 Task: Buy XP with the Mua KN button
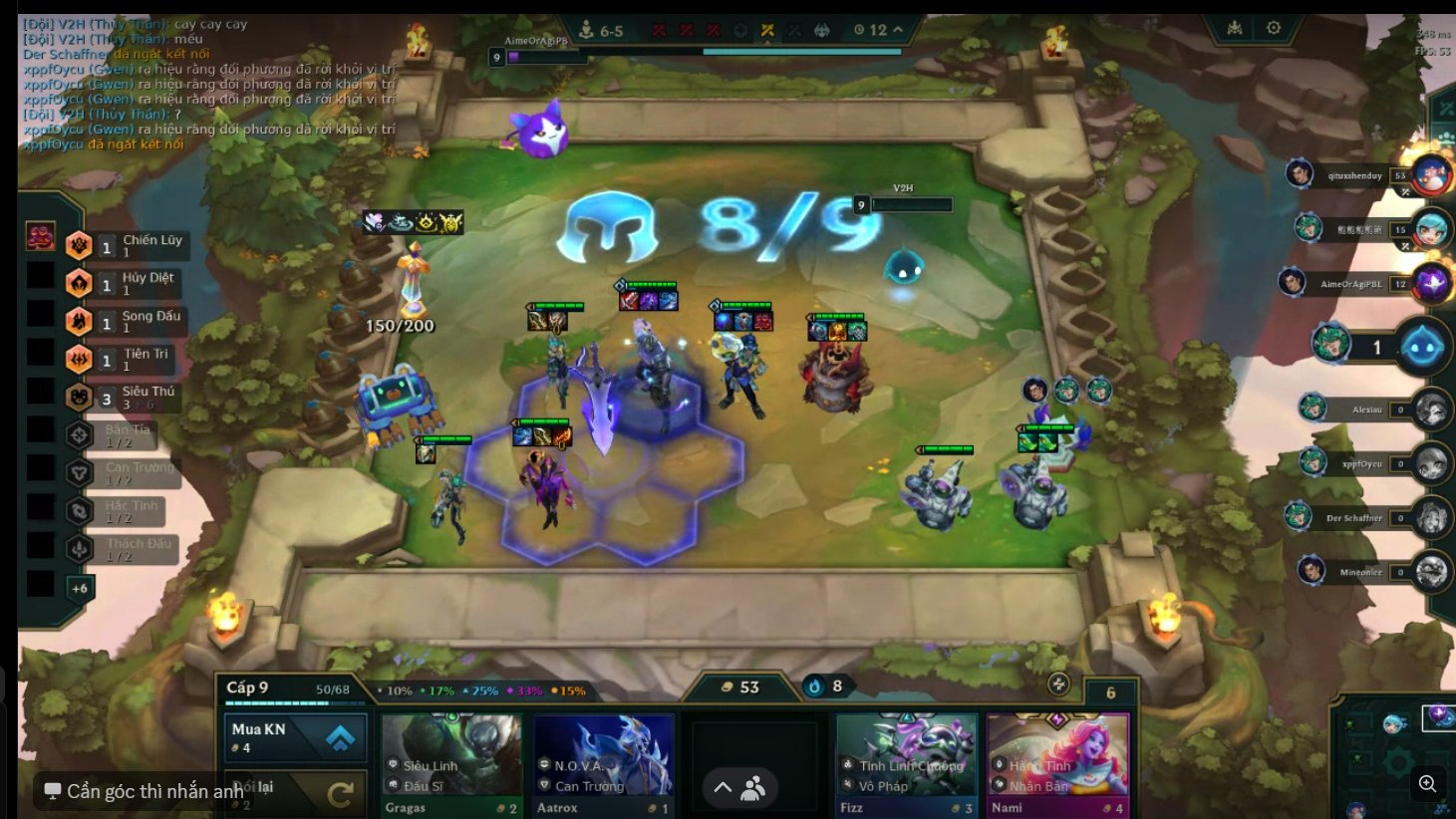click(295, 737)
